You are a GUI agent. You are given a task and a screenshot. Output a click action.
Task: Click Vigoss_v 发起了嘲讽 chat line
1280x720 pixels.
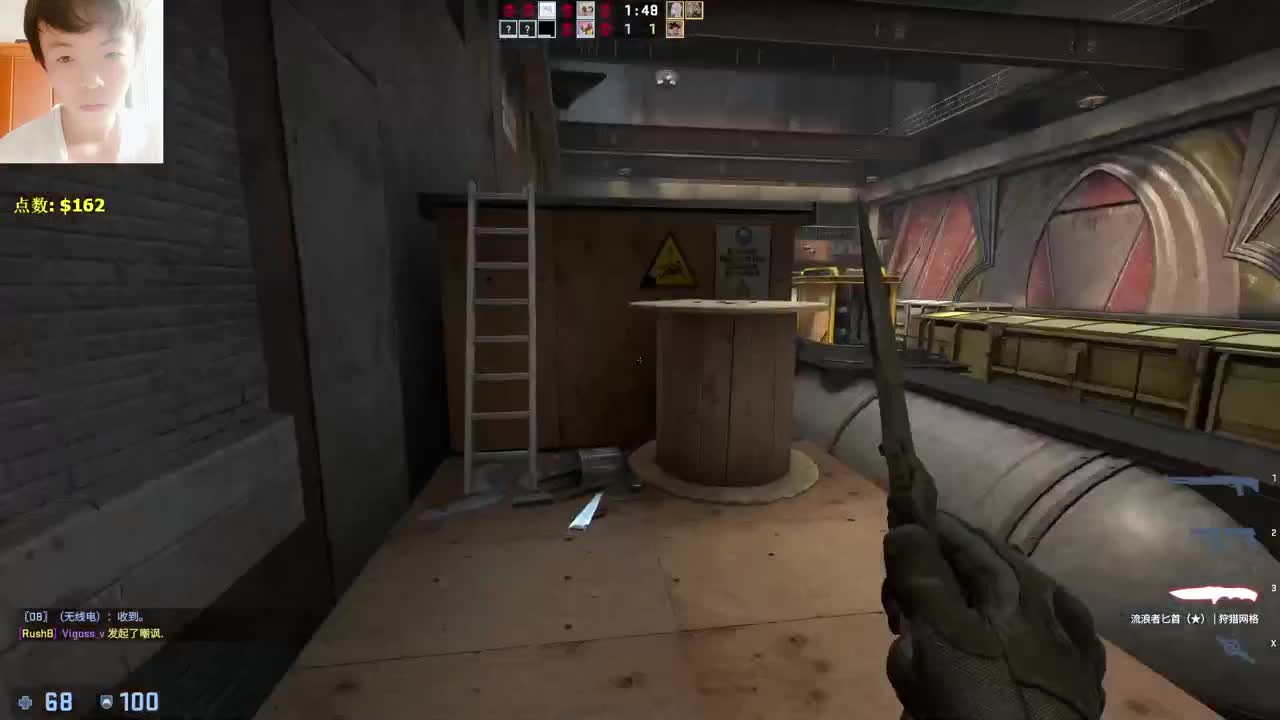coord(90,633)
